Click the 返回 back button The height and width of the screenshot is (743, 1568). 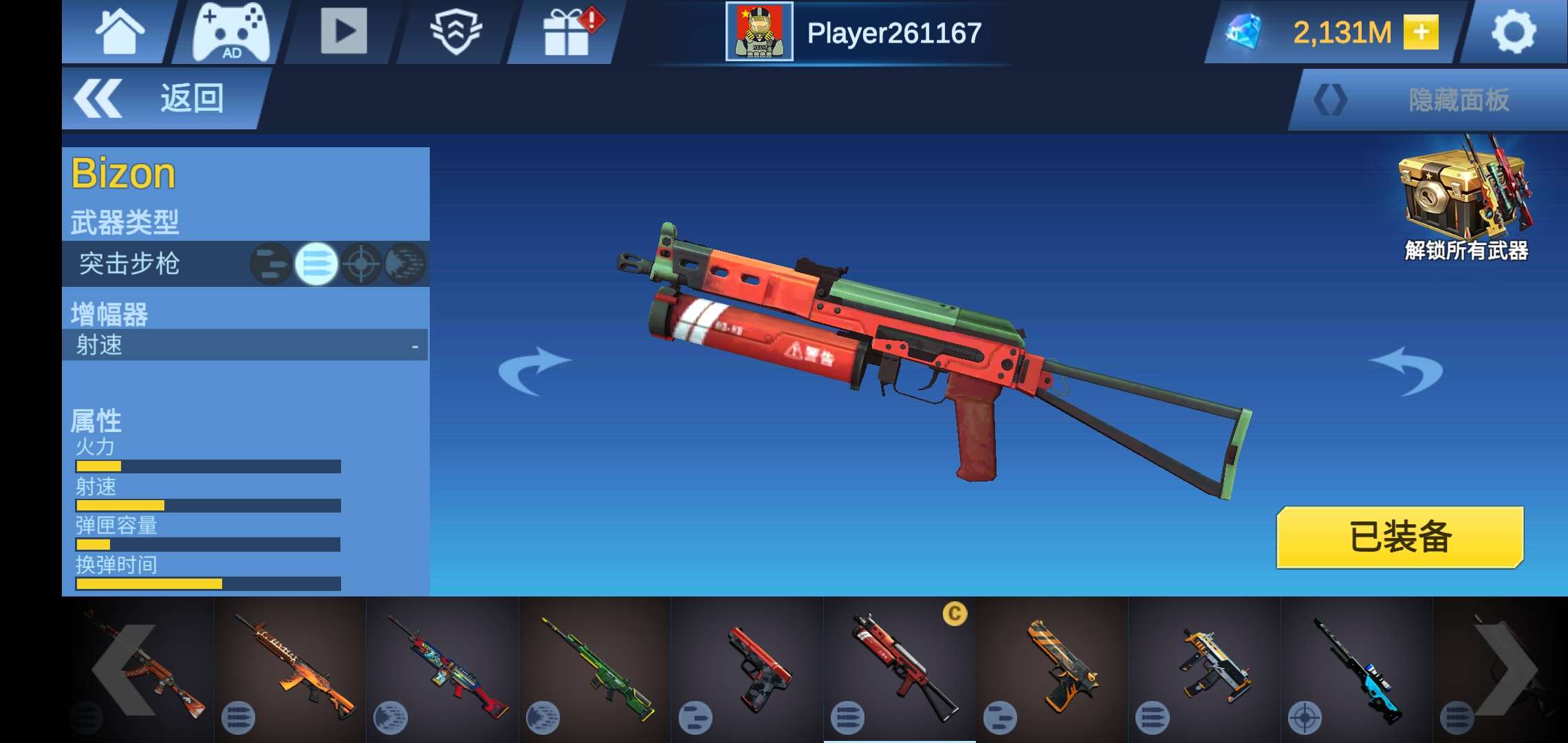pyautogui.click(x=162, y=98)
